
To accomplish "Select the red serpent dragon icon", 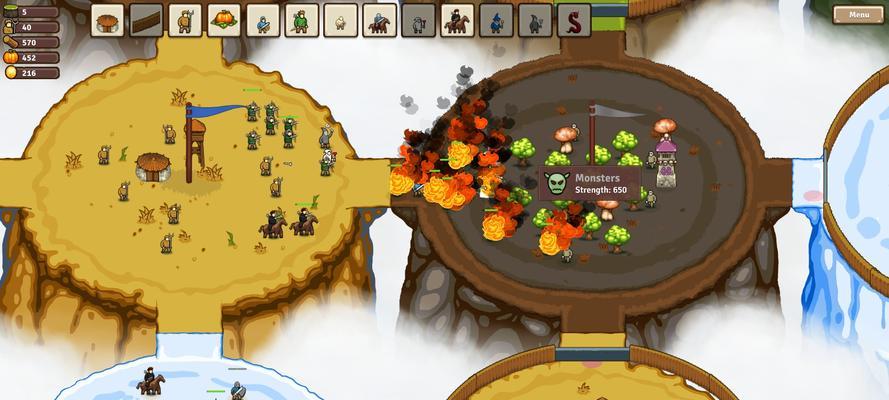I will (x=574, y=20).
